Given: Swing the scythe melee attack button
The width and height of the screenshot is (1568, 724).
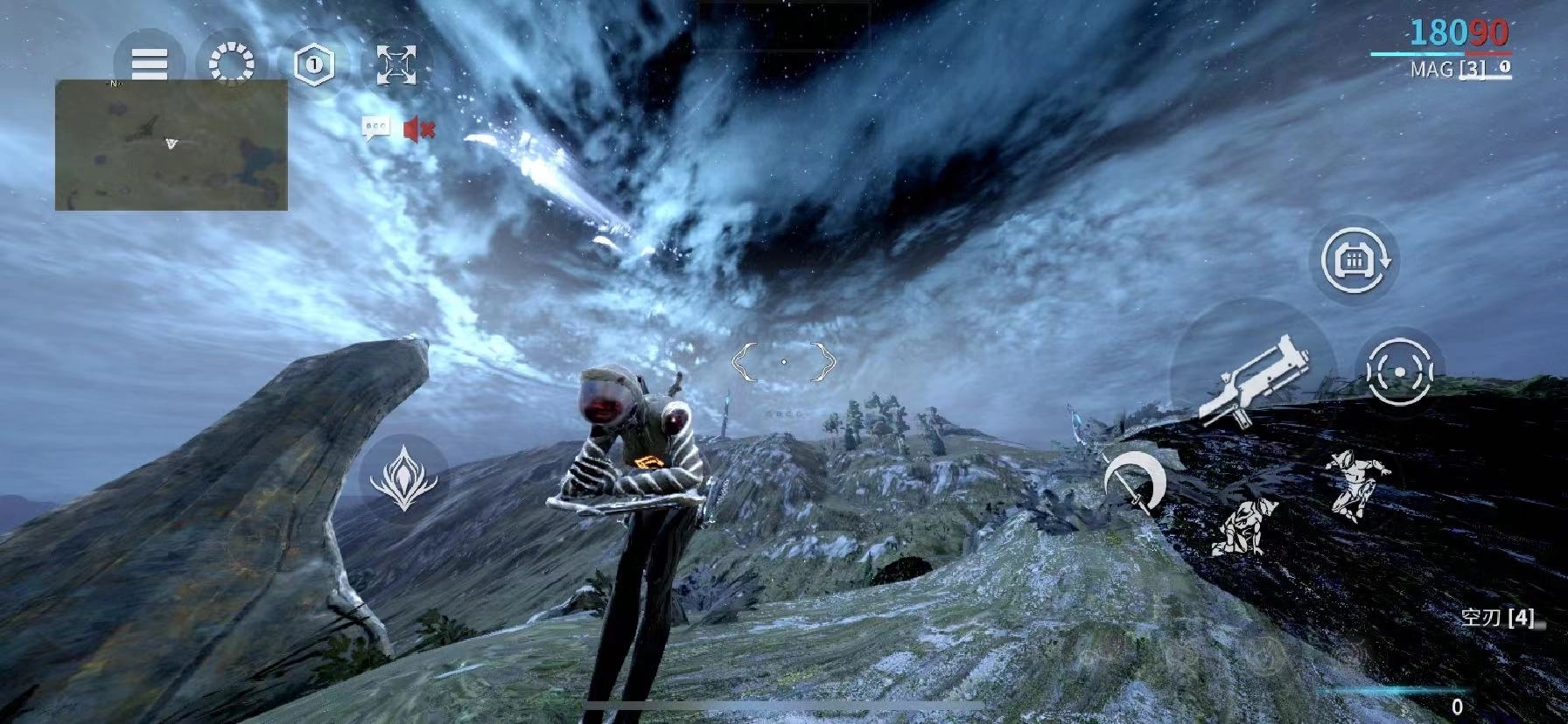Looking at the screenshot, I should pyautogui.click(x=1135, y=484).
